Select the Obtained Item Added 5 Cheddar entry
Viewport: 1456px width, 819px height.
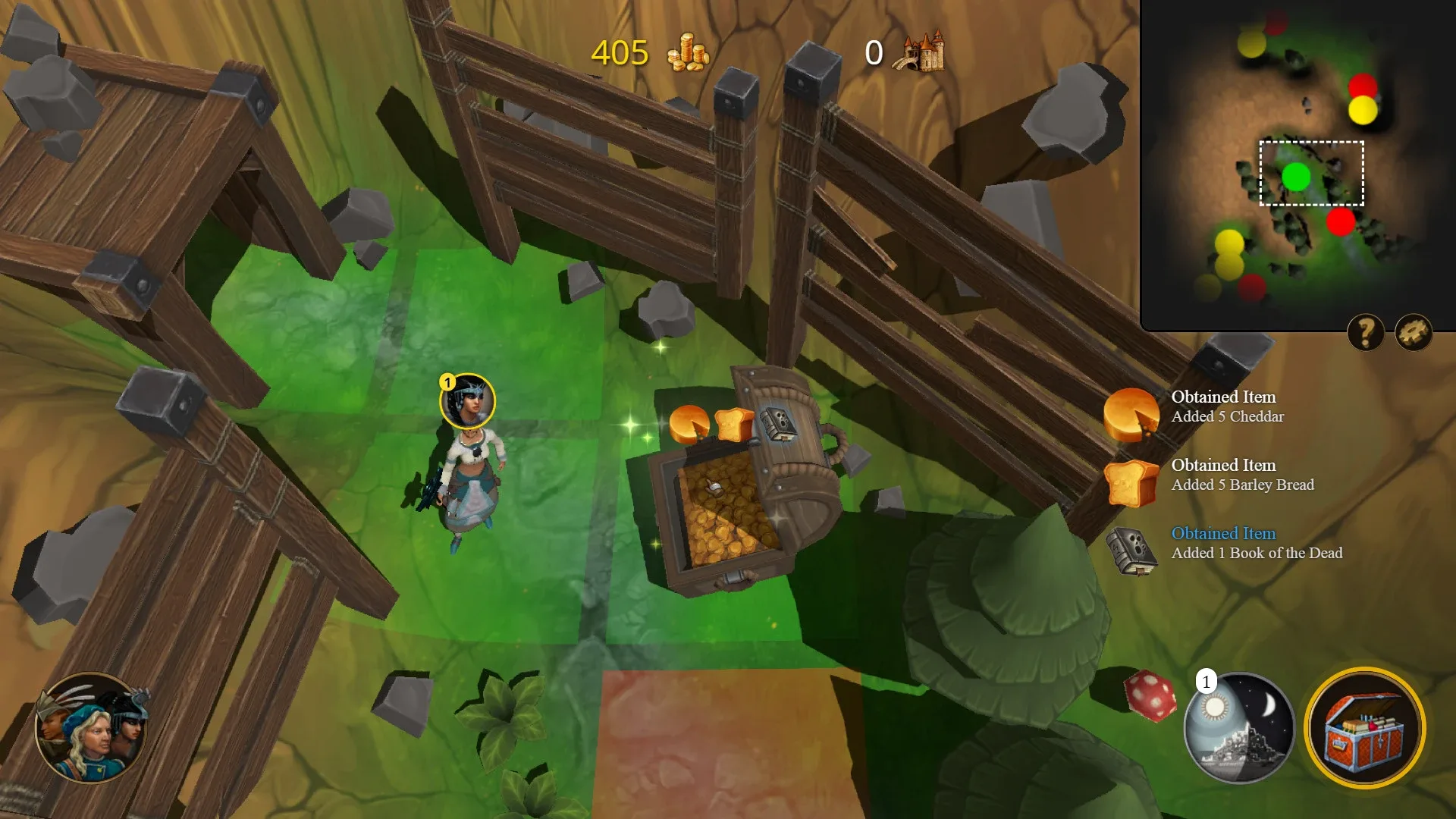(1227, 406)
